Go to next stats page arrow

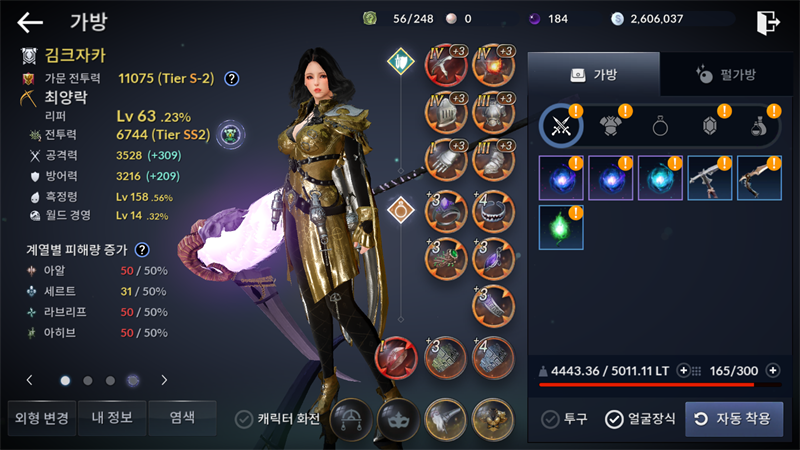[x=164, y=380]
